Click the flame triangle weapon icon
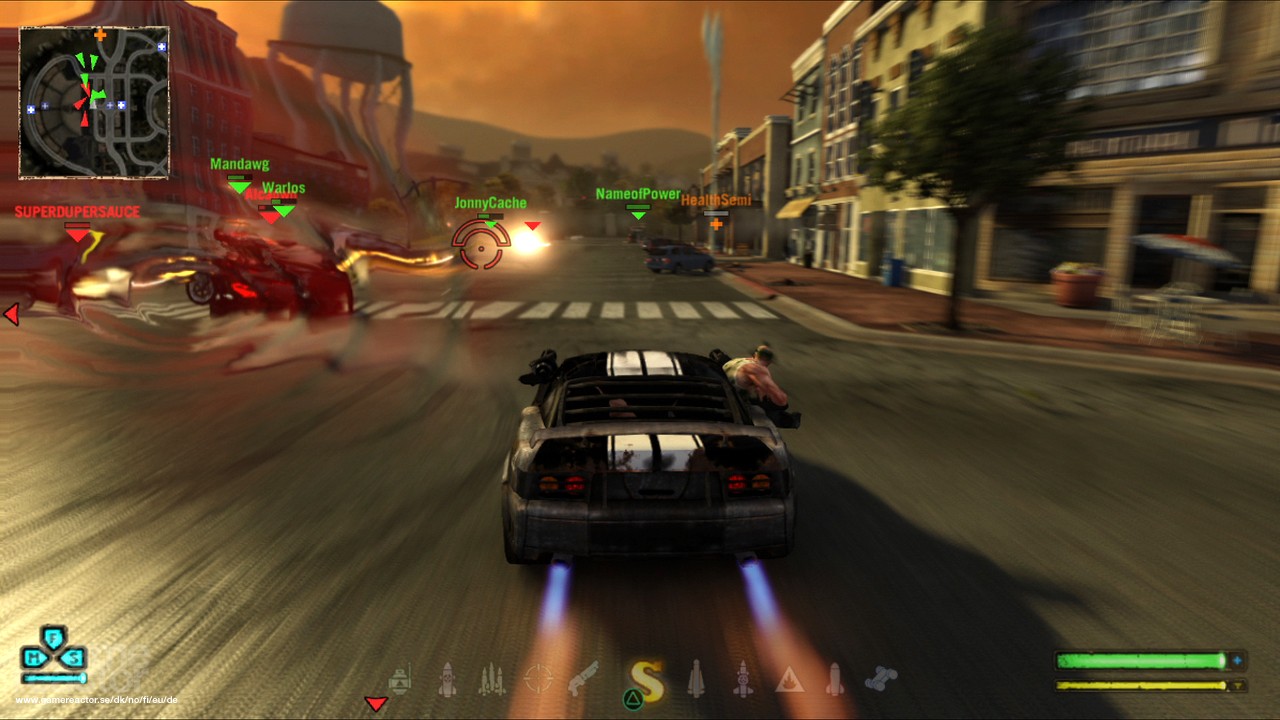The width and height of the screenshot is (1280, 720). (x=790, y=678)
